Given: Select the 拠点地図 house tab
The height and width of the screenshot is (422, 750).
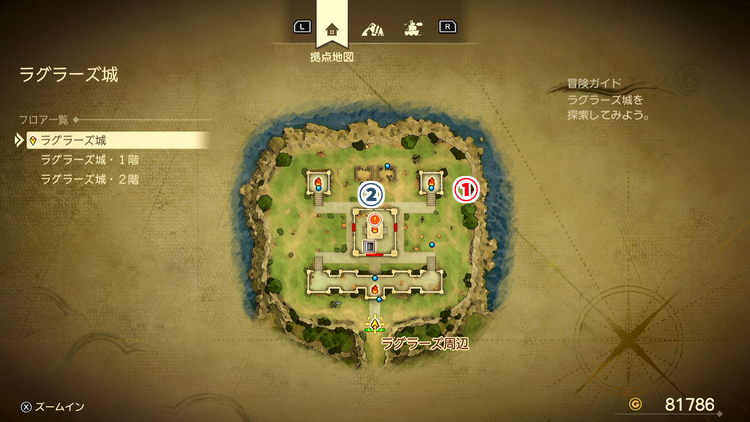Looking at the screenshot, I should [332, 28].
